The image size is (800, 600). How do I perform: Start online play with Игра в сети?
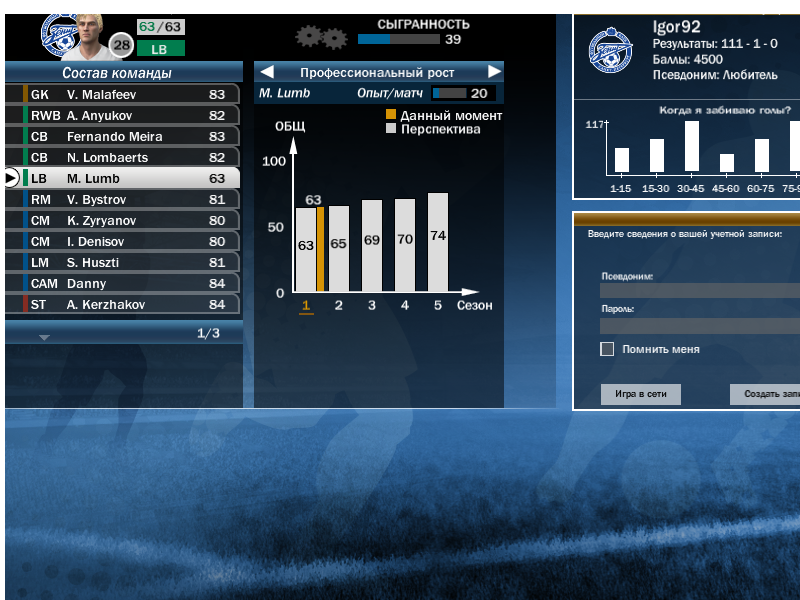click(640, 394)
